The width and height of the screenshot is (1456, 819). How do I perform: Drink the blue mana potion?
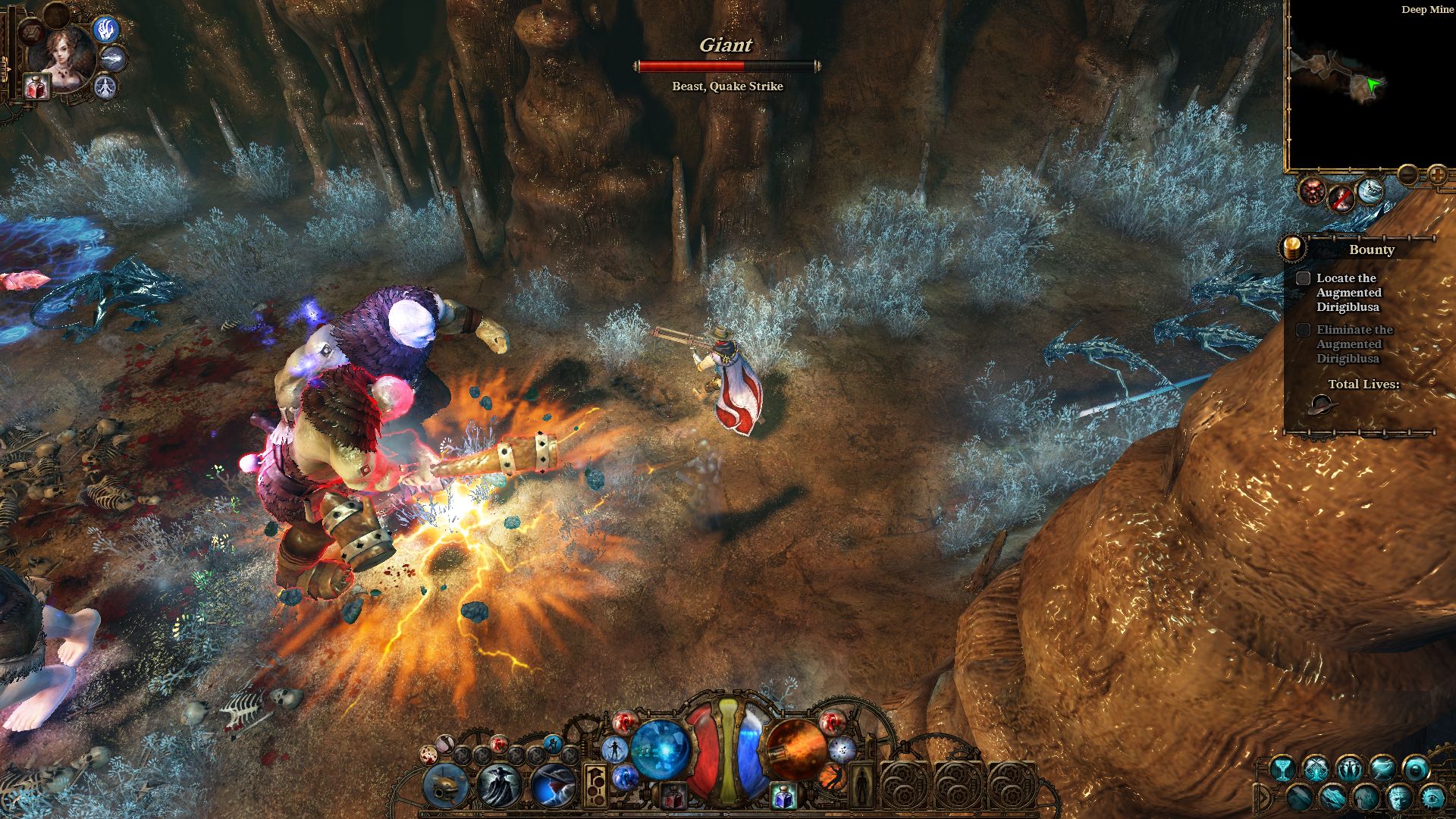point(783,796)
